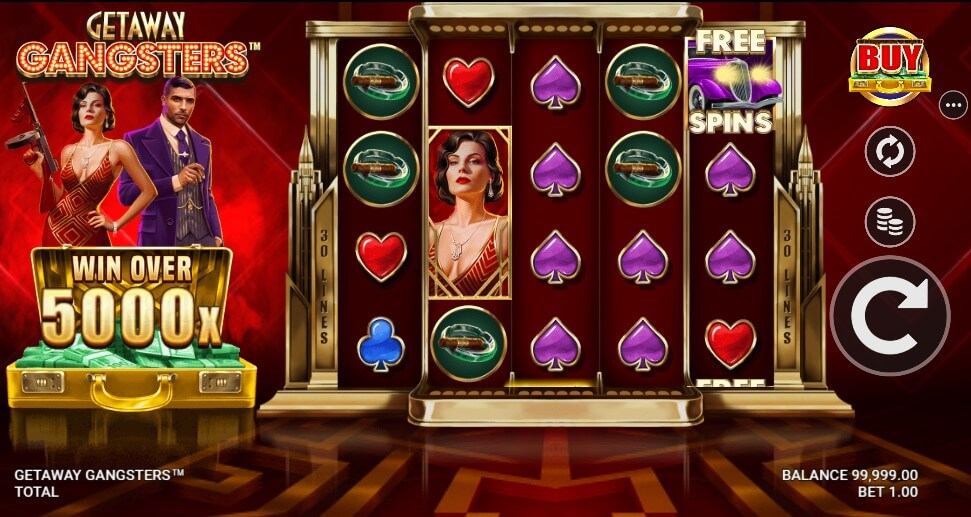Spin the reels with the large arrow button
This screenshot has width=971, height=517.
click(889, 315)
